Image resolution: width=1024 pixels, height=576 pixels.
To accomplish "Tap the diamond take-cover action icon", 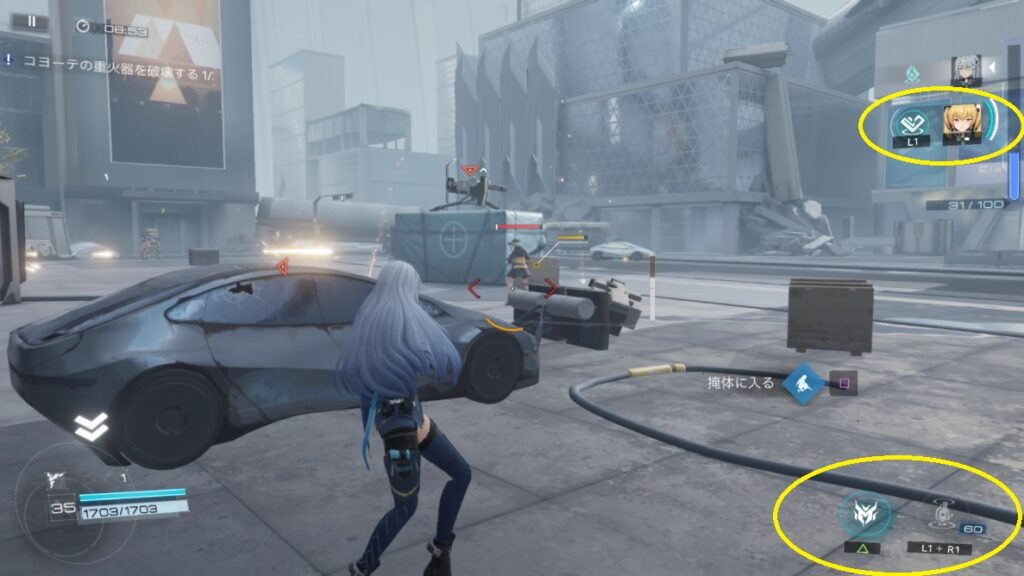I will [803, 382].
